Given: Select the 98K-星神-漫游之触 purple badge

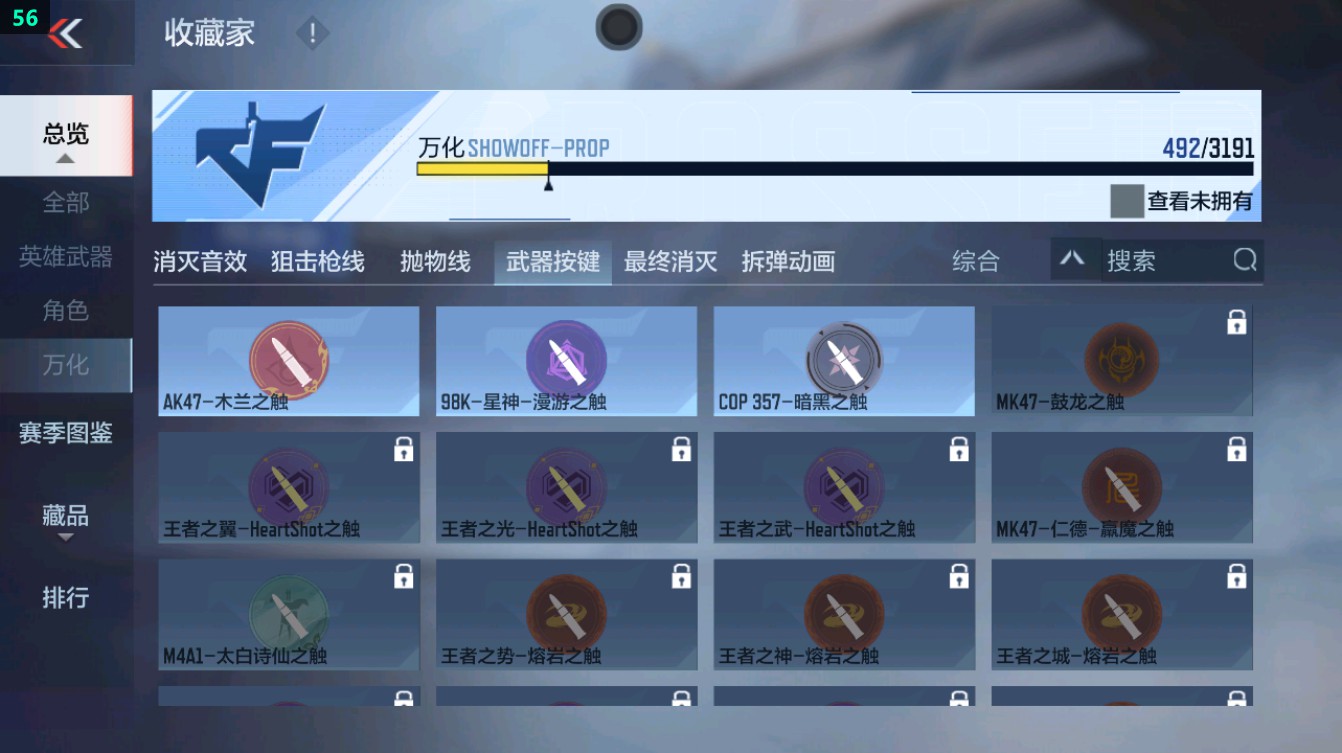Looking at the screenshot, I should (x=566, y=358).
